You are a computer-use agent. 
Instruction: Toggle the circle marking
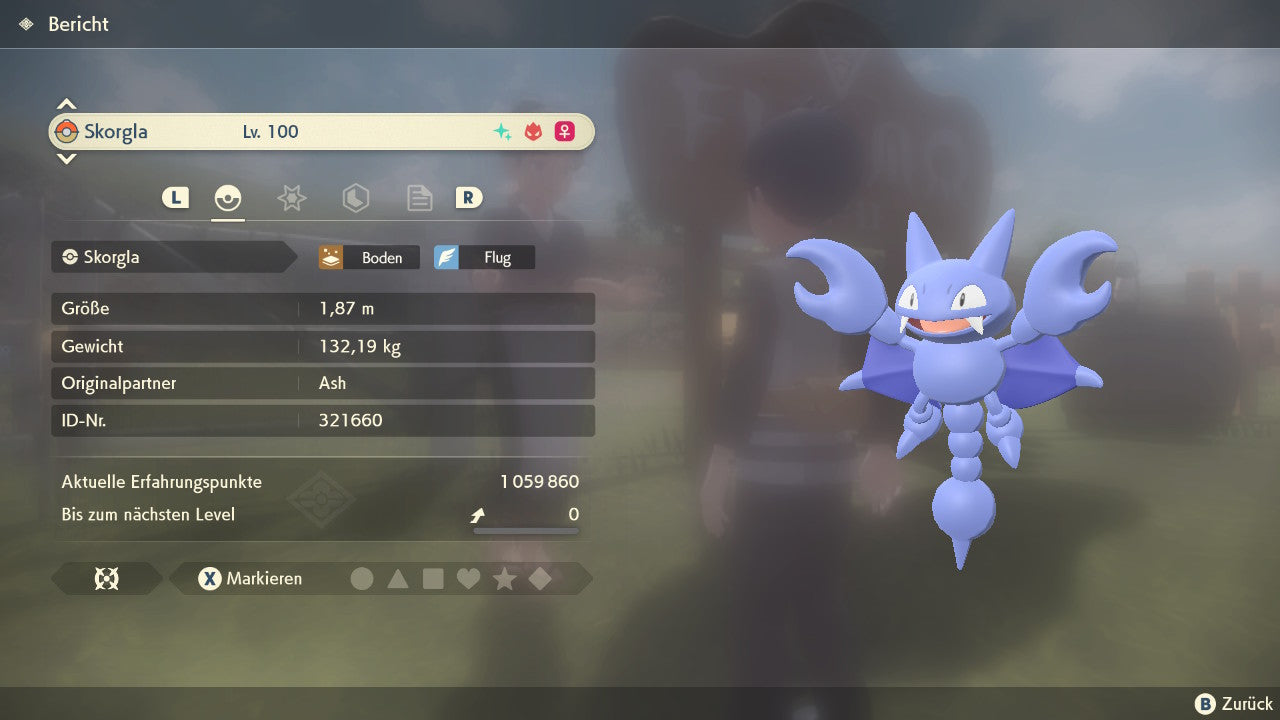coord(362,578)
